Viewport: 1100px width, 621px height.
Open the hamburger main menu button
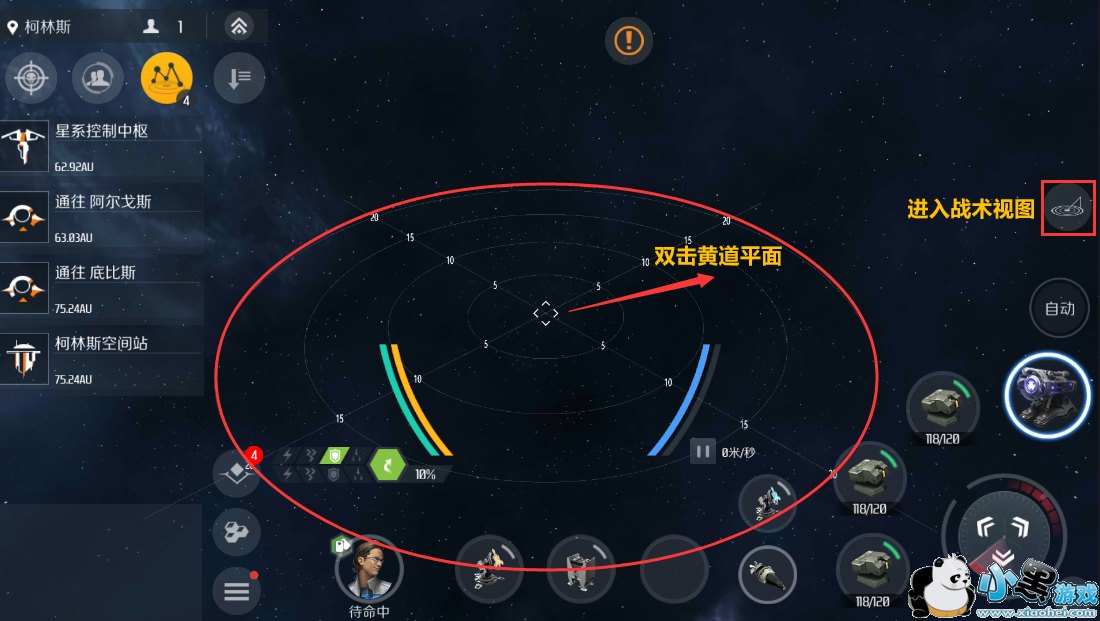237,592
